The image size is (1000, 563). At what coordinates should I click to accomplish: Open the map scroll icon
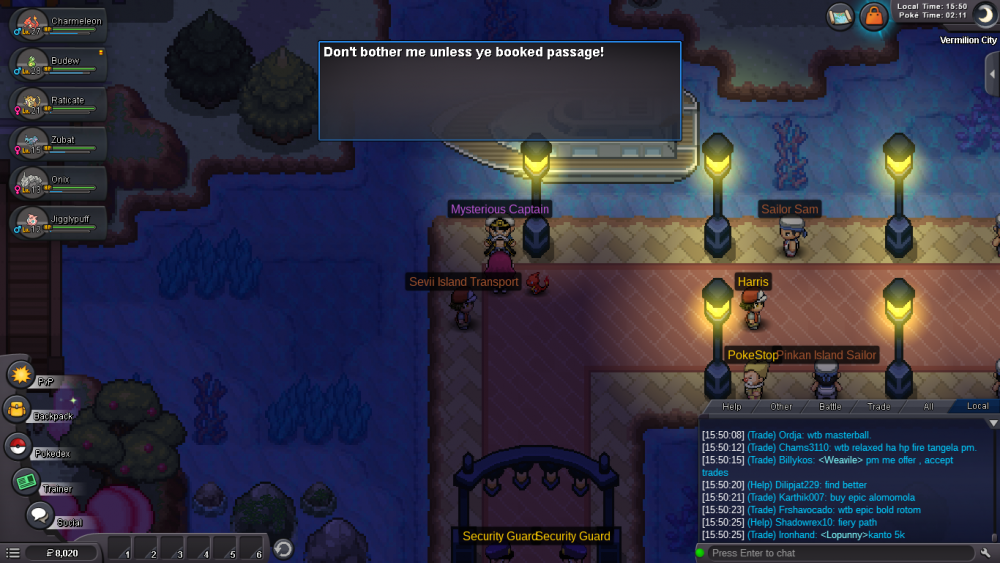click(x=841, y=15)
